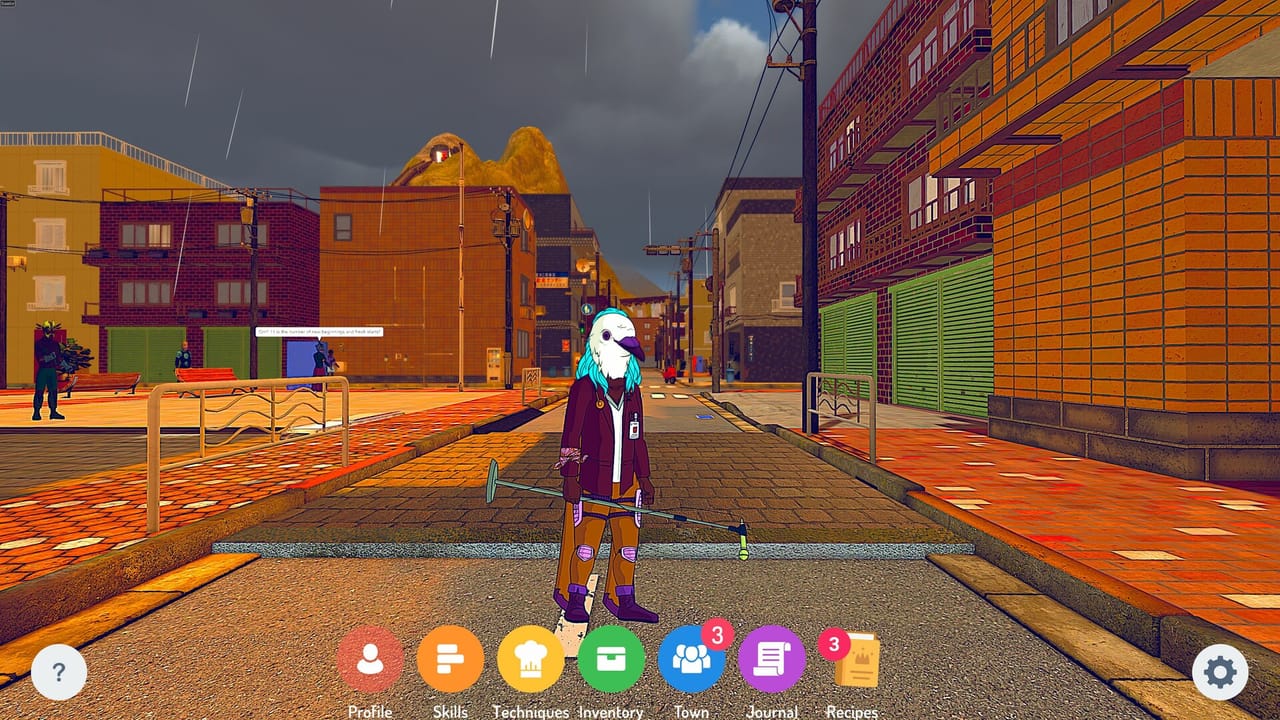1280x720 pixels.
Task: Open the Profile menu
Action: (371, 660)
